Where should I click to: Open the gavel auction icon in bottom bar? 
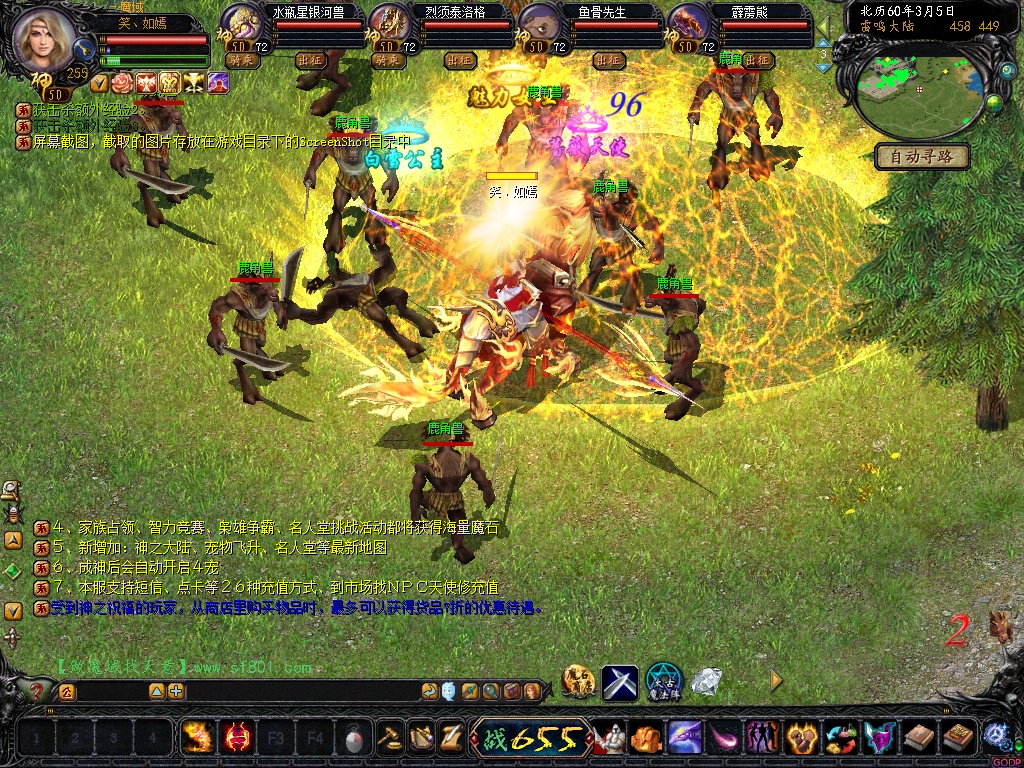[x=390, y=738]
